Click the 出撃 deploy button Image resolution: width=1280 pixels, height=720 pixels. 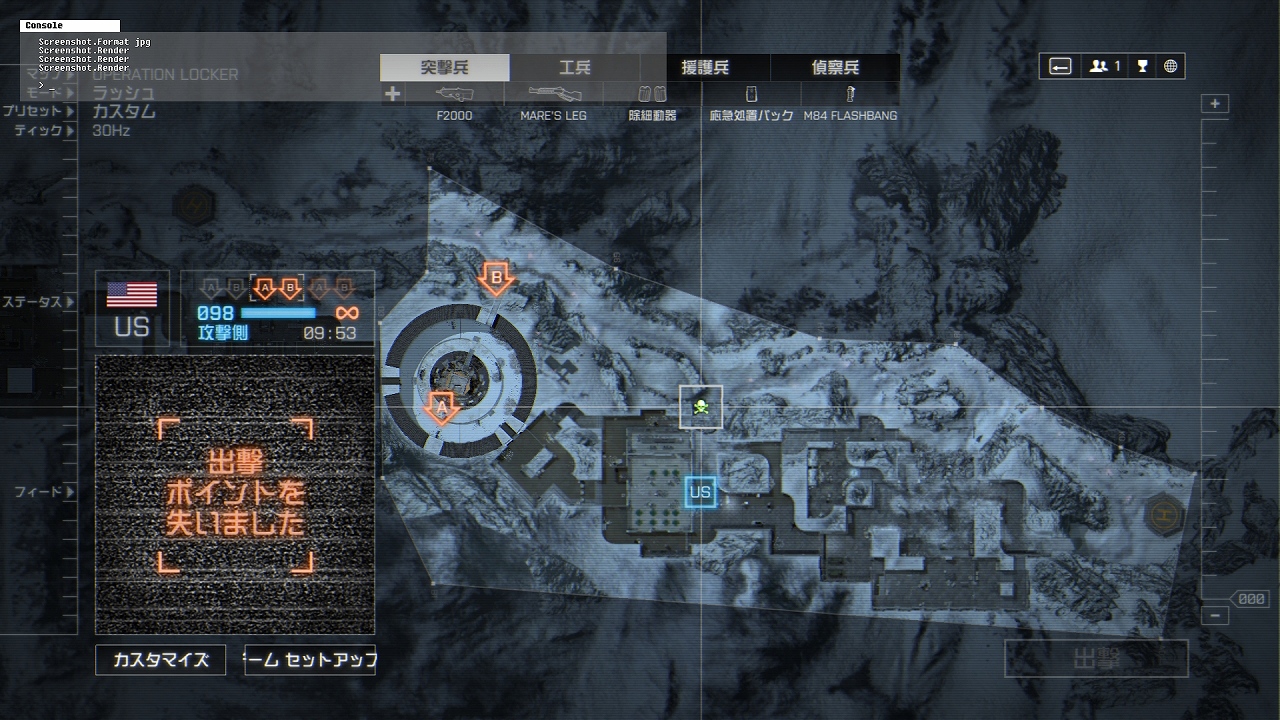(1096, 659)
